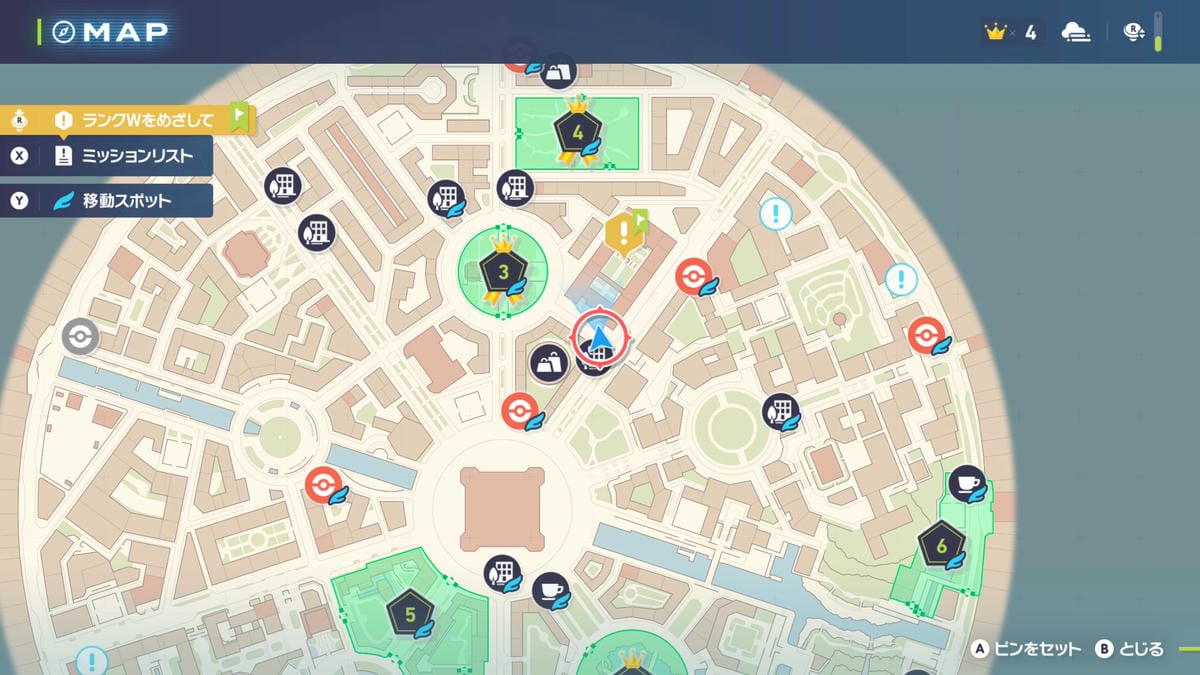Viewport: 1200px width, 675px height.
Task: Select the ランクWをめざして main mission entry
Action: click(130, 121)
